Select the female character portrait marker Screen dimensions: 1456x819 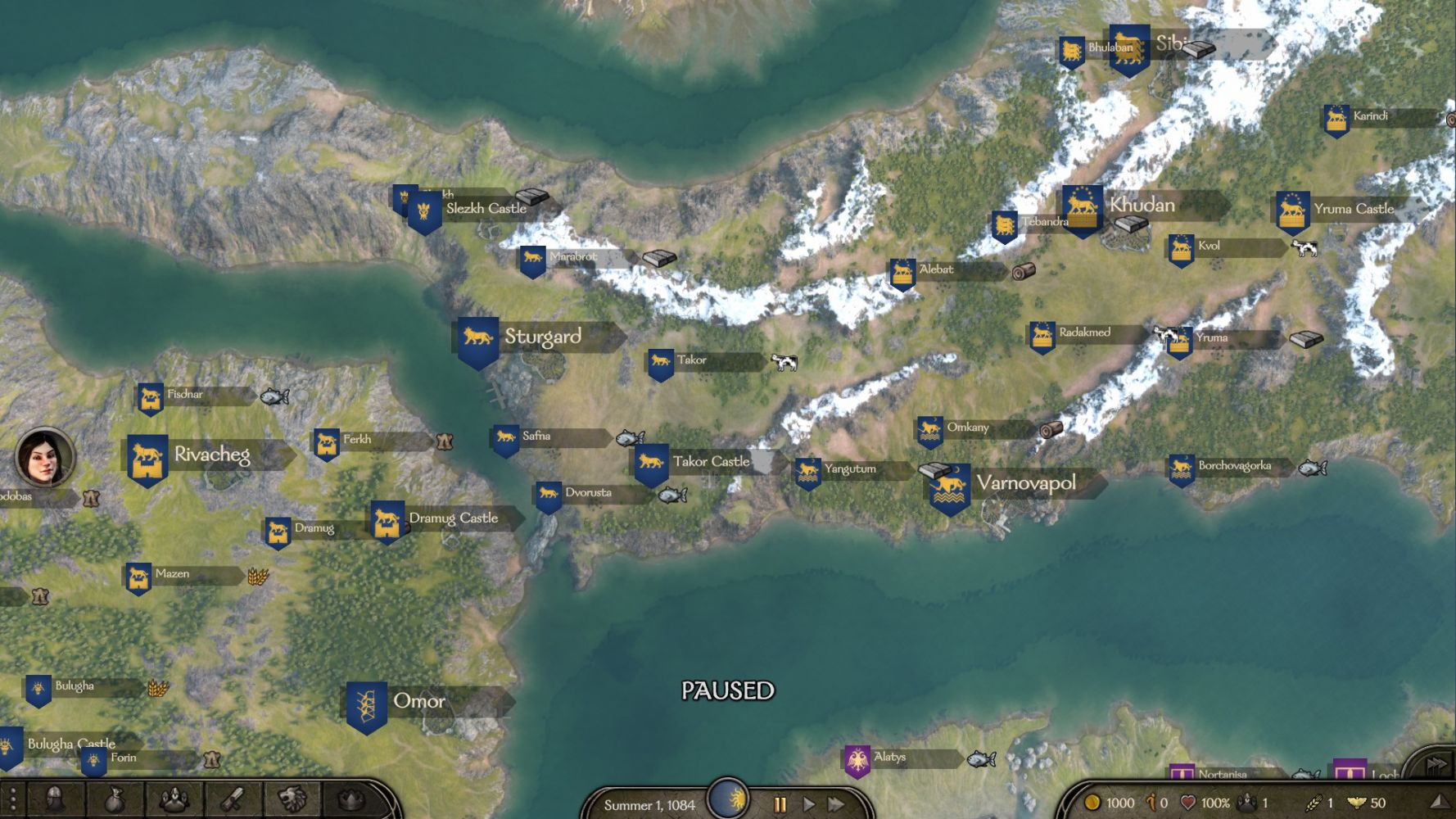45,457
